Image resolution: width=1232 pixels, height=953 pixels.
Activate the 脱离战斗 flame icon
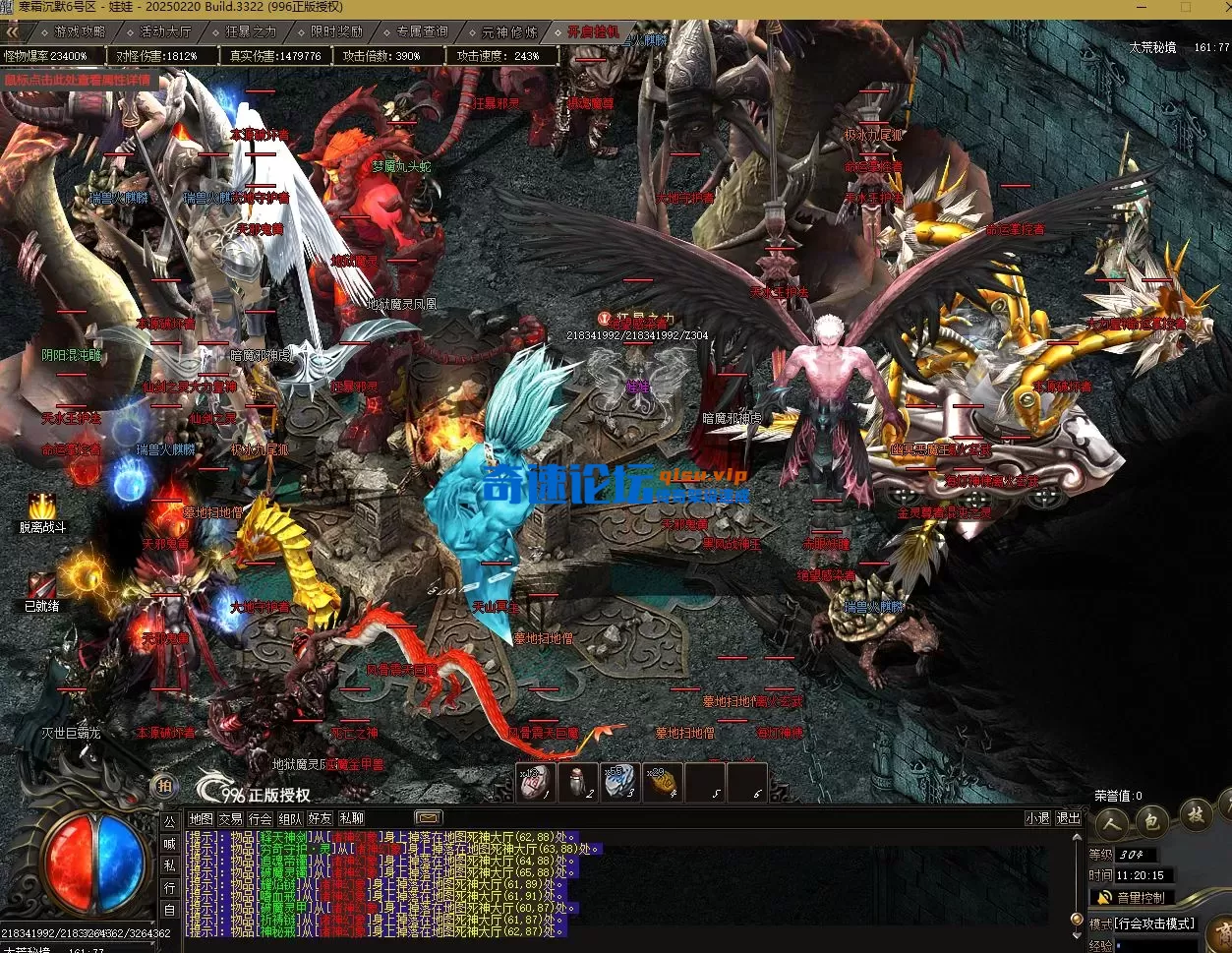click(42, 506)
